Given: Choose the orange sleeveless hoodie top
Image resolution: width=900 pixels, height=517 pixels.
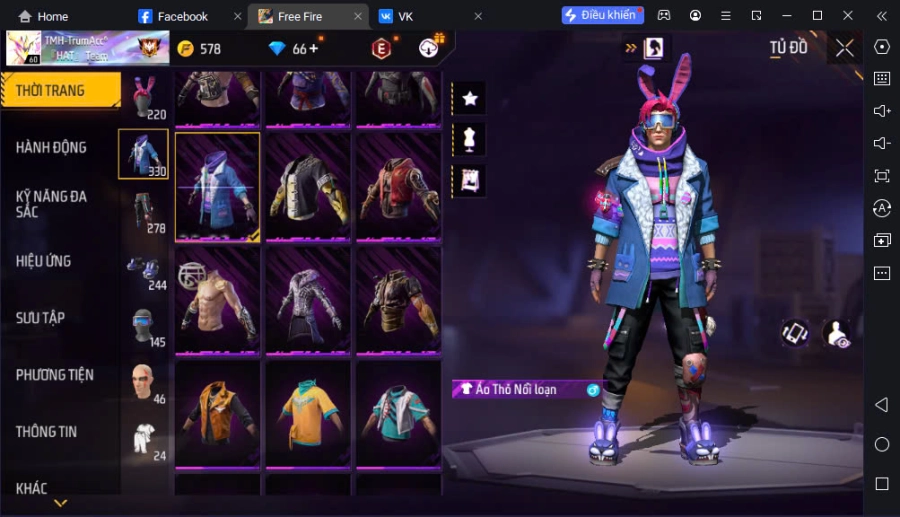Looking at the screenshot, I should point(217,413).
